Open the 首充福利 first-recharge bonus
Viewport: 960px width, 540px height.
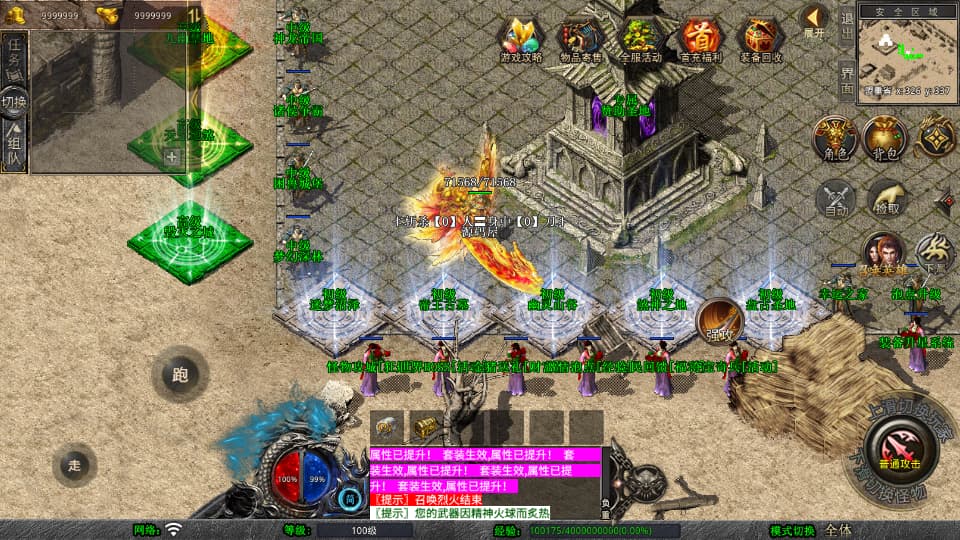(x=700, y=38)
